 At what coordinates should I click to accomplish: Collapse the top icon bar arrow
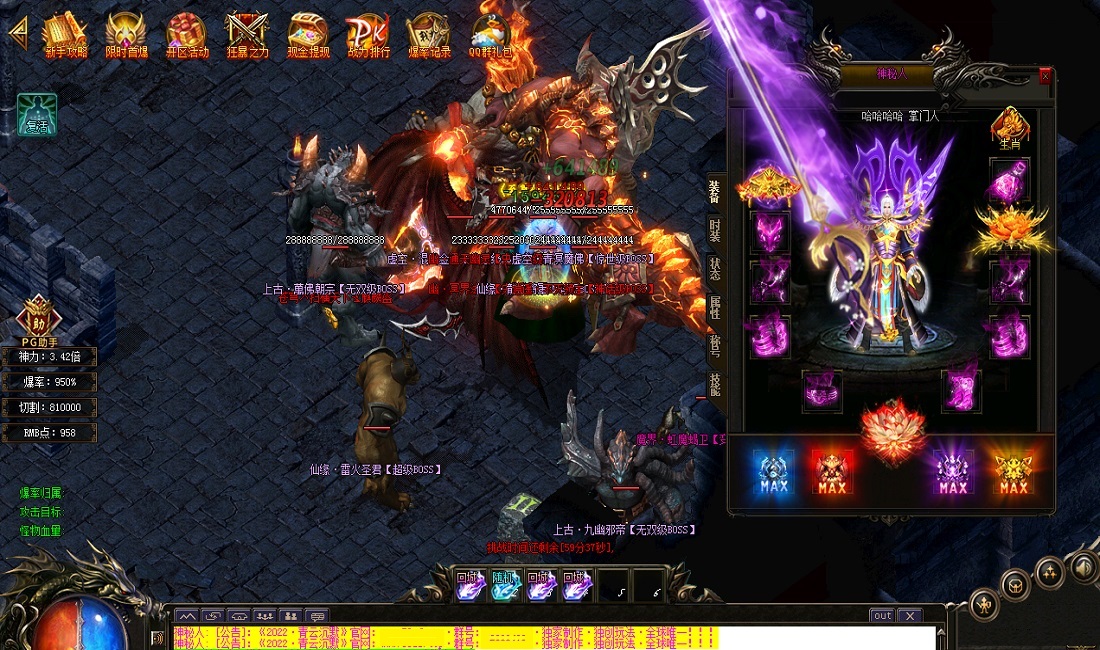(x=17, y=29)
